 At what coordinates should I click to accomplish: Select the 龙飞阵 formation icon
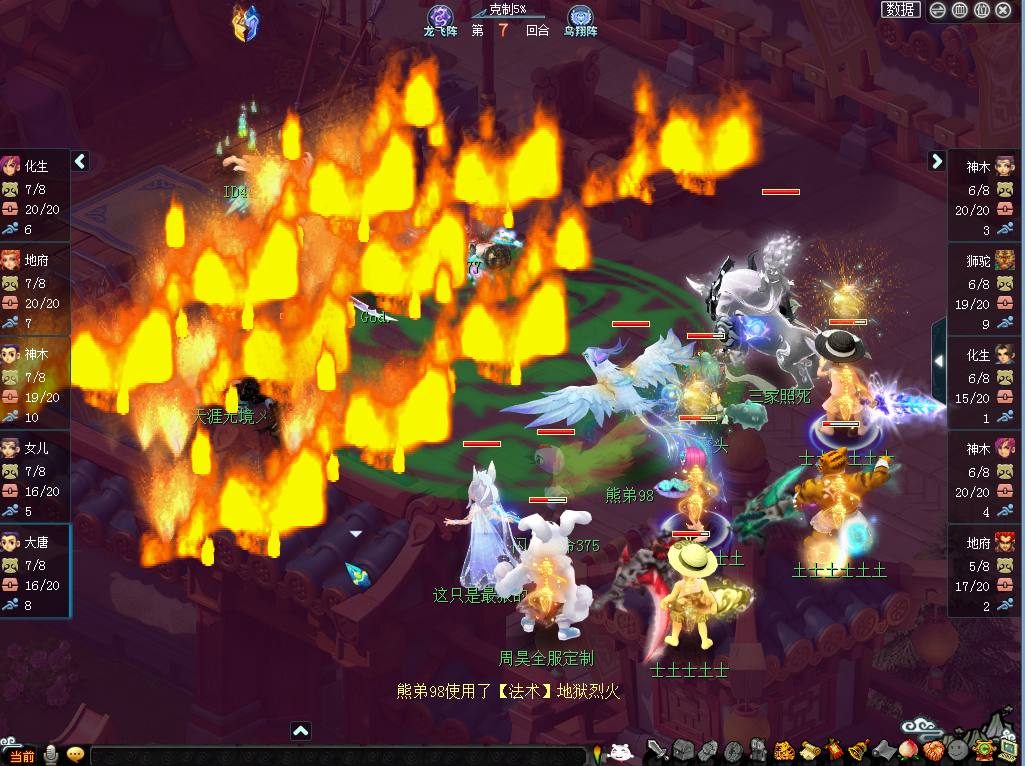point(441,19)
